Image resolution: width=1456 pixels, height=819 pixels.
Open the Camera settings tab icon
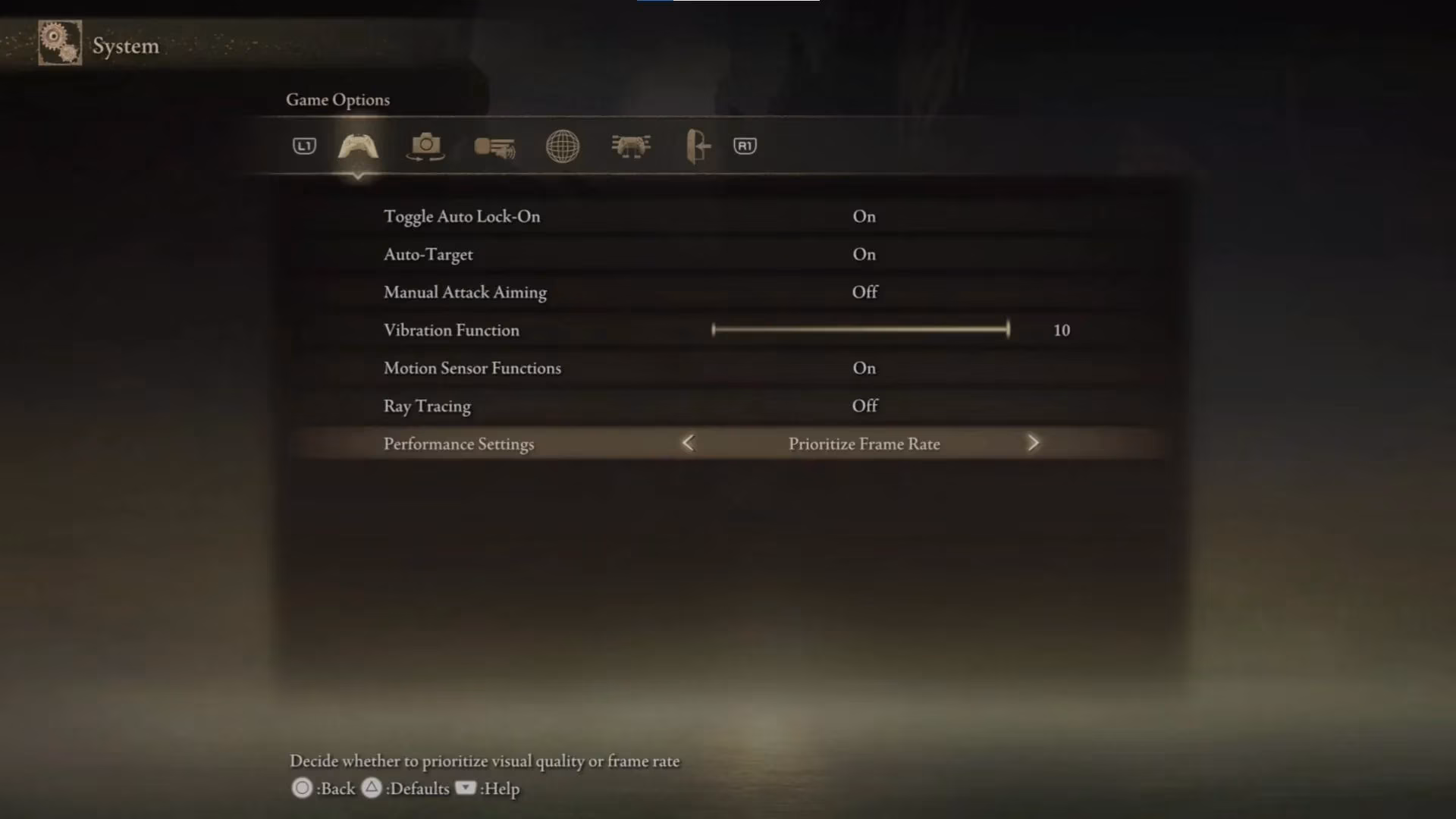pos(425,146)
